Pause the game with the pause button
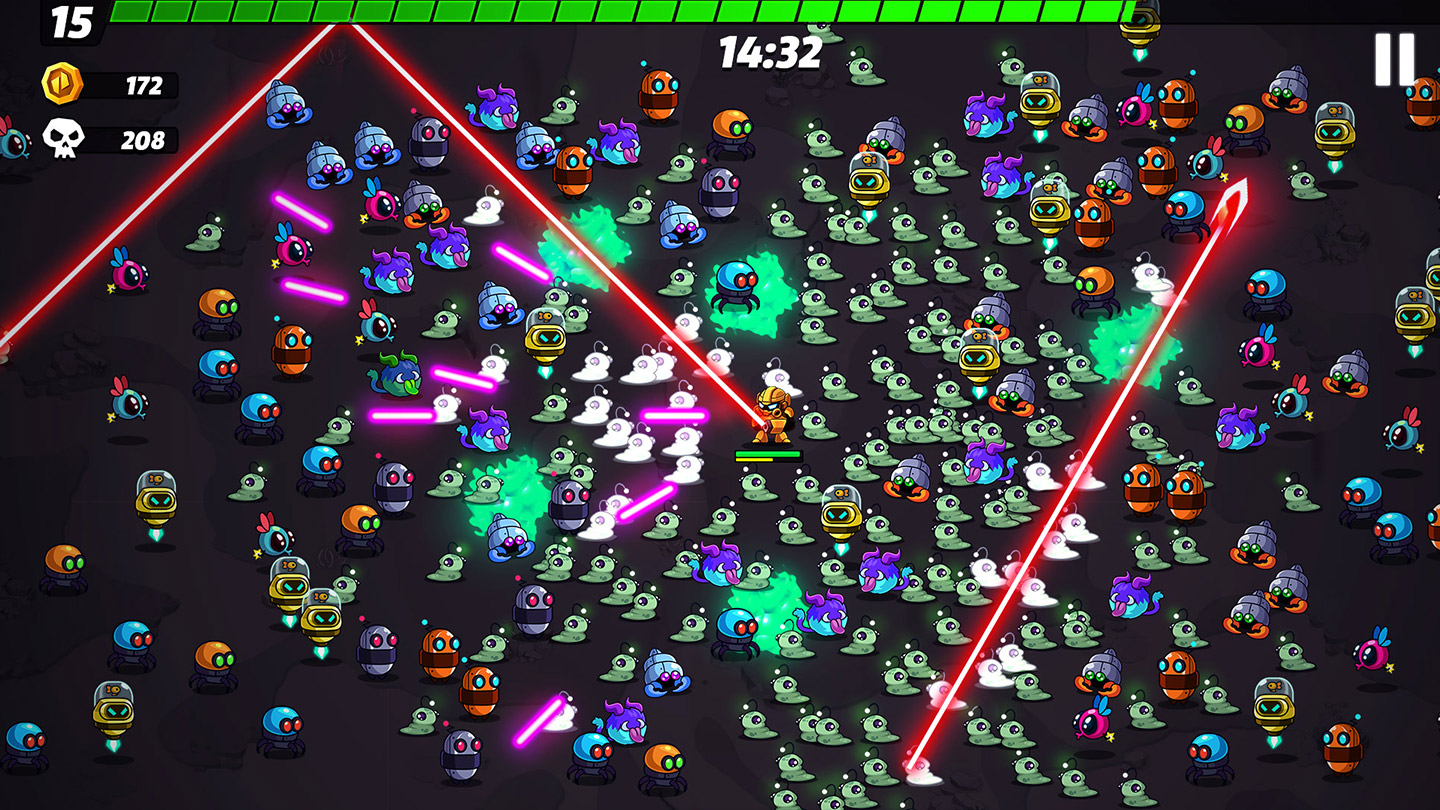Image resolution: width=1440 pixels, height=810 pixels. point(1394,60)
